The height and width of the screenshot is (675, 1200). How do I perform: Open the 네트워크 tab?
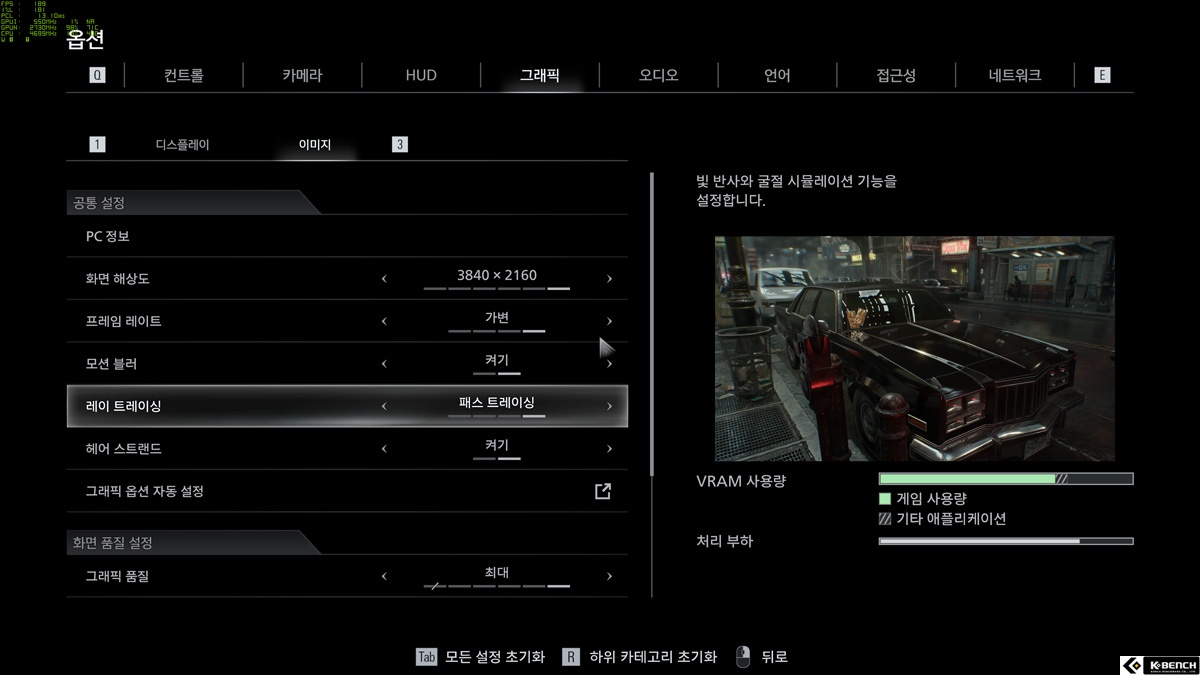point(1014,75)
